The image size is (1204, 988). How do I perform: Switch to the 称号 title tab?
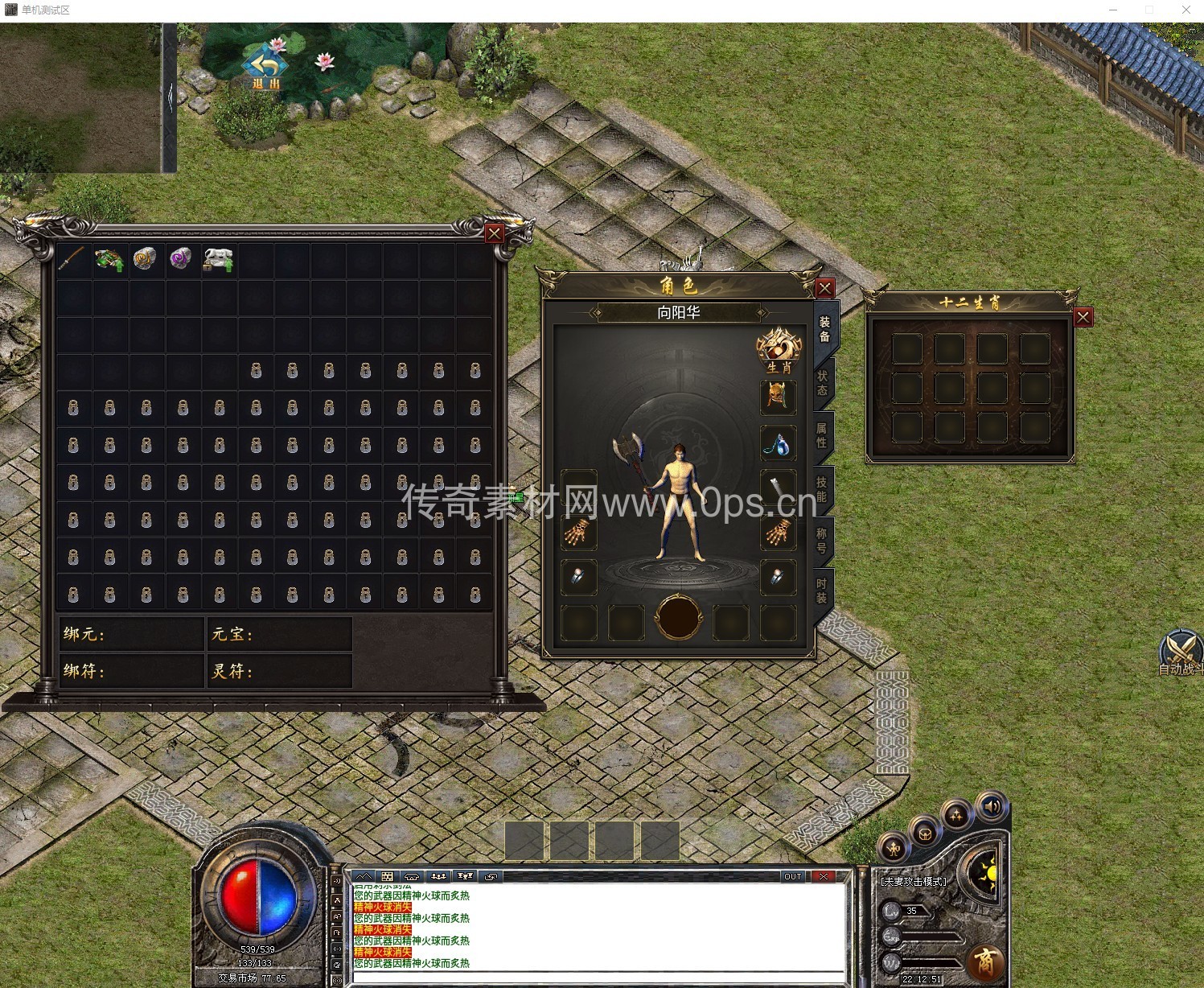(822, 540)
